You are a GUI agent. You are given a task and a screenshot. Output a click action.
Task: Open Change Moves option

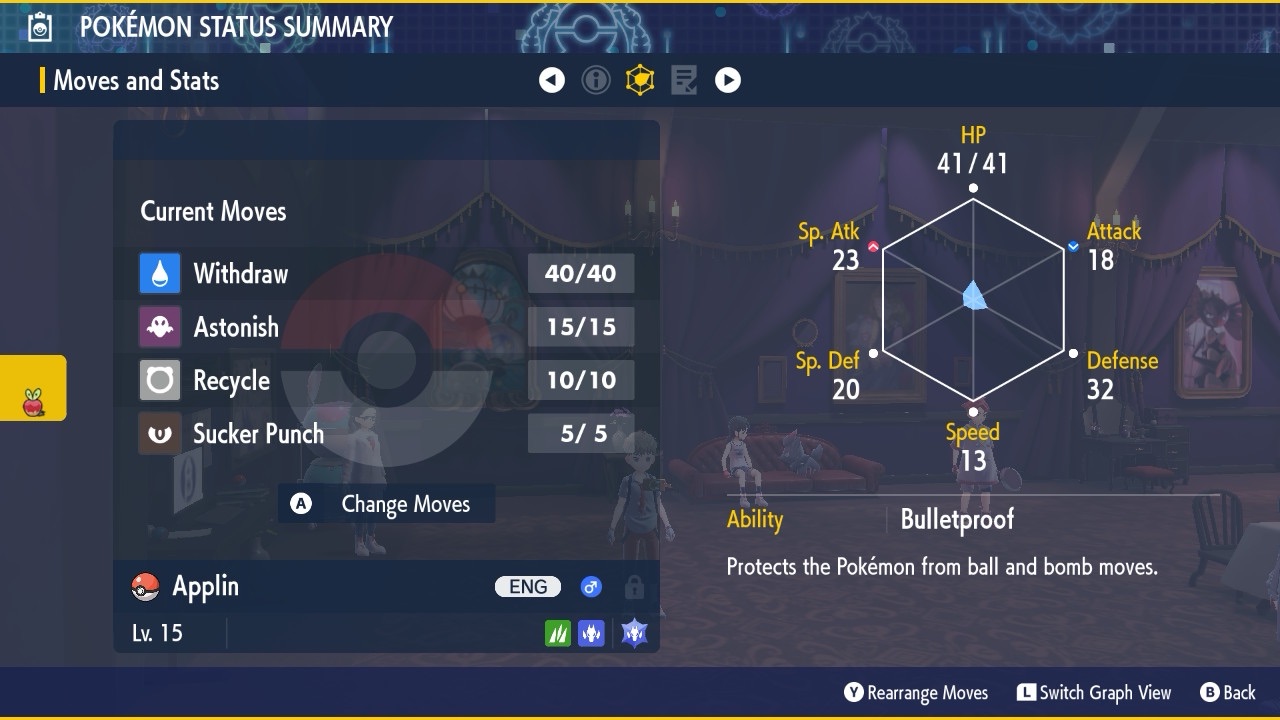[x=387, y=504]
